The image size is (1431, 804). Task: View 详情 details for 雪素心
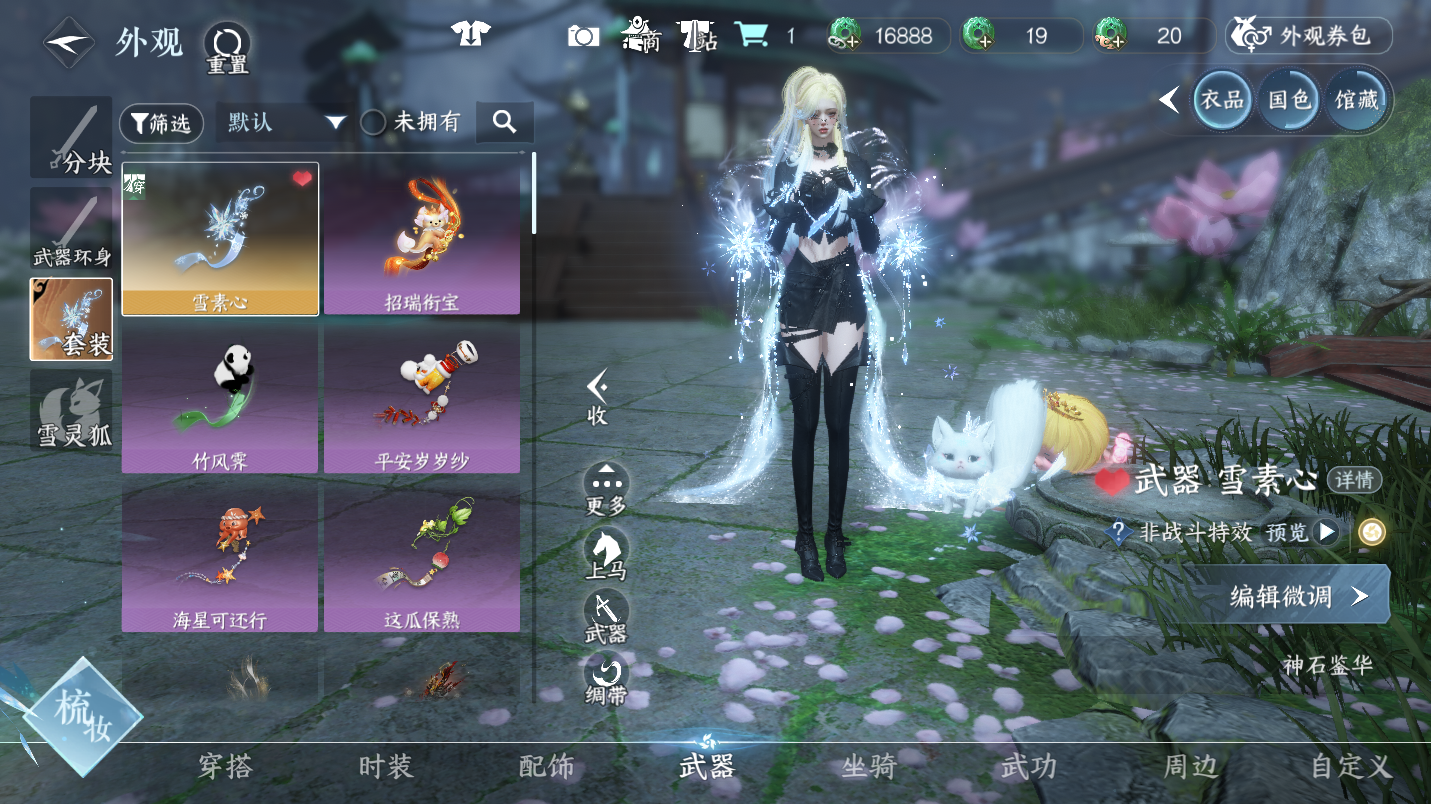[1354, 480]
